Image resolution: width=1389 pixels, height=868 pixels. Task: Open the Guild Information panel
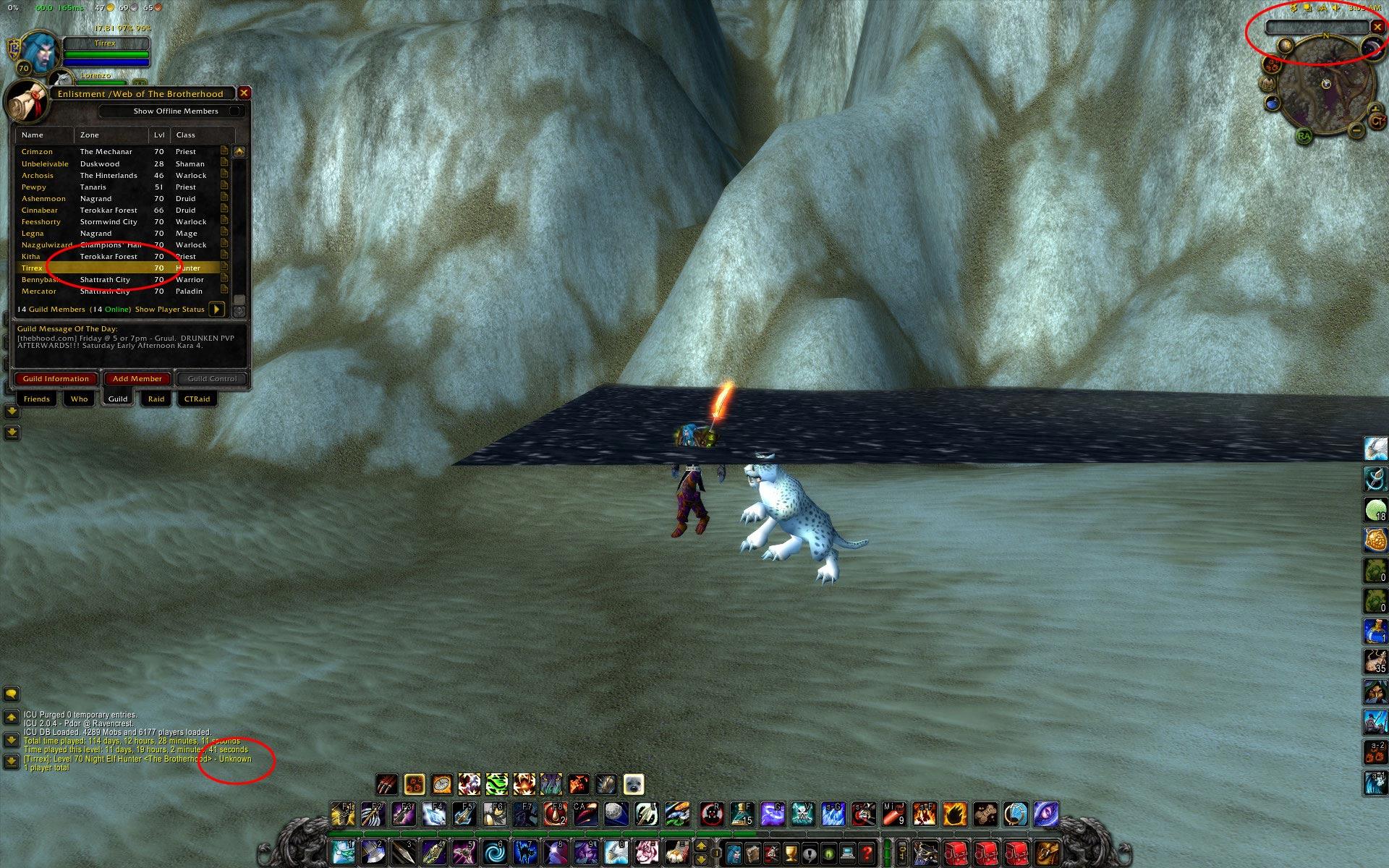tap(56, 379)
